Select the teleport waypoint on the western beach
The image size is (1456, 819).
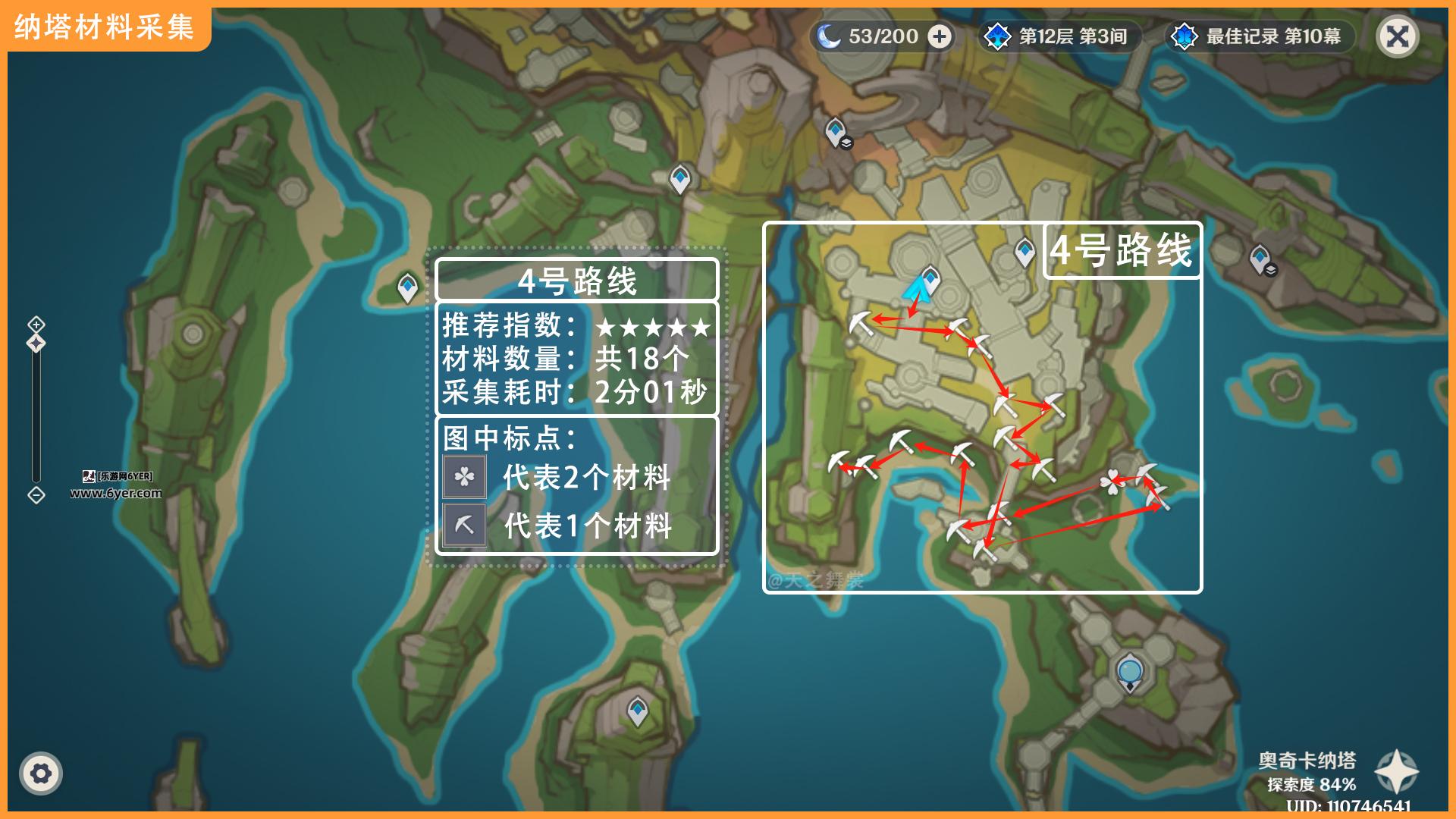click(408, 287)
